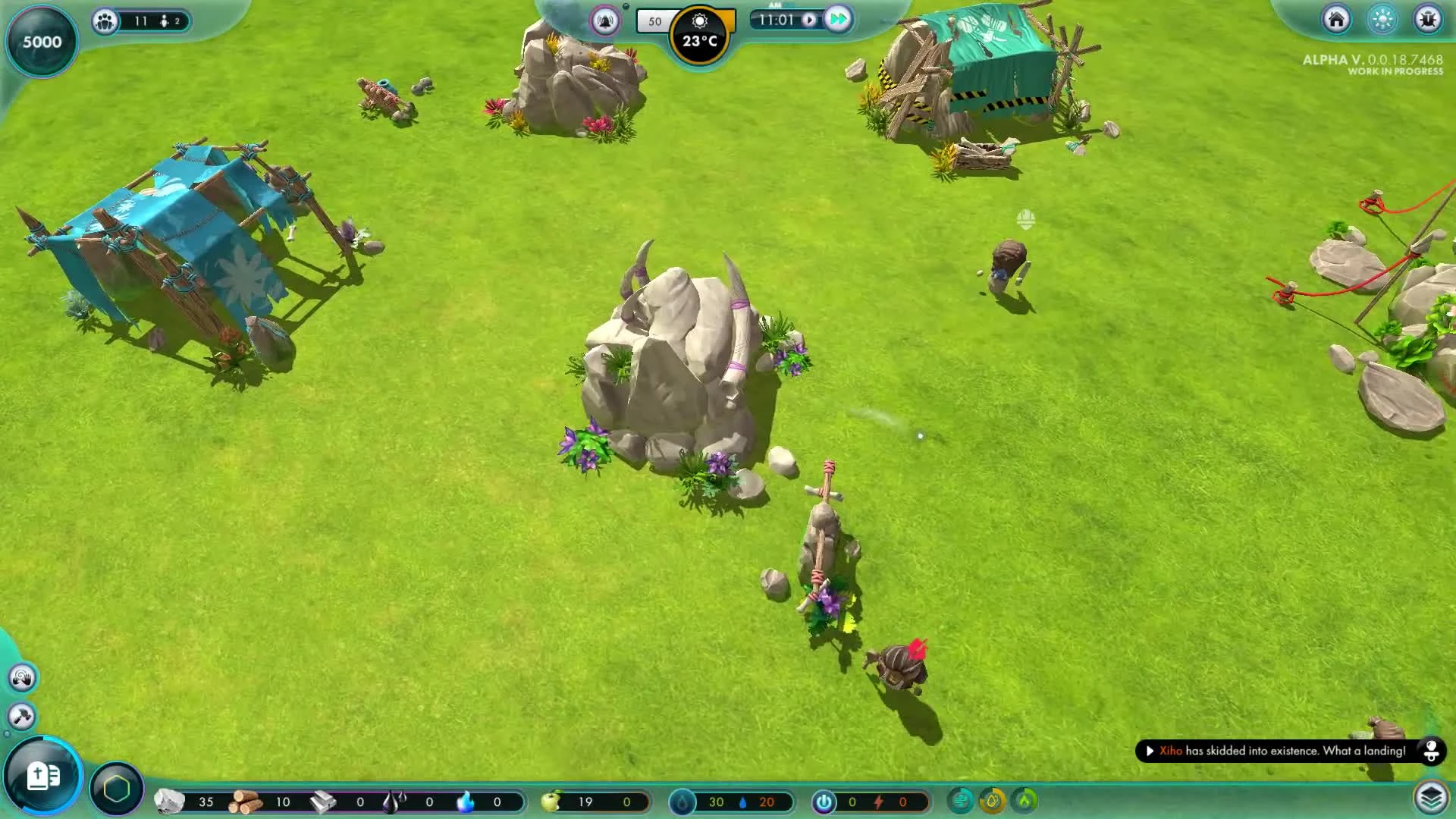This screenshot has height=819, width=1456.
Task: Expand the temperature display showing 23°C
Action: point(701,42)
